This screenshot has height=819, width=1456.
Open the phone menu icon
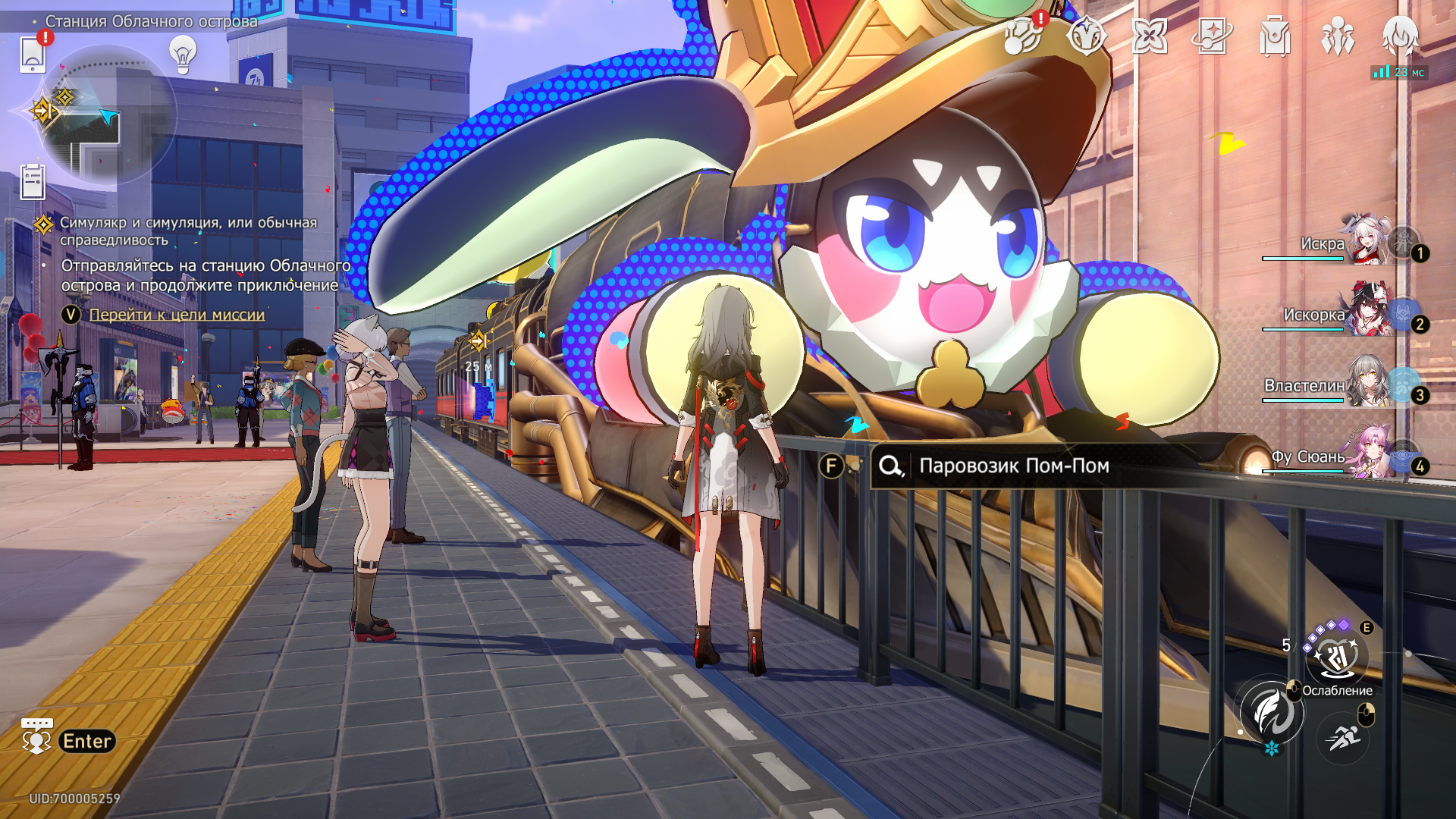coord(33,54)
